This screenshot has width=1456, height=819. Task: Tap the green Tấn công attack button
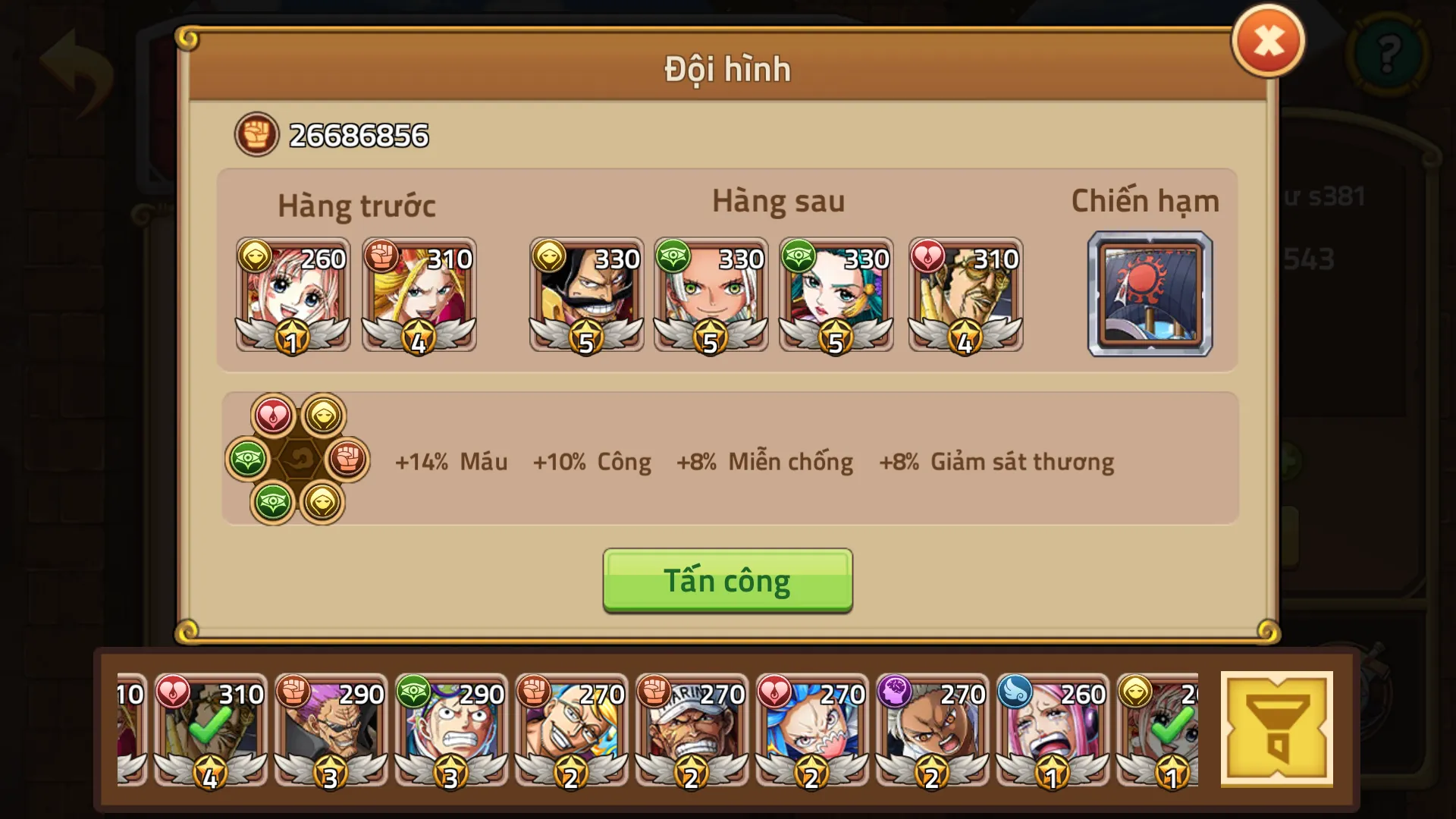tap(726, 580)
